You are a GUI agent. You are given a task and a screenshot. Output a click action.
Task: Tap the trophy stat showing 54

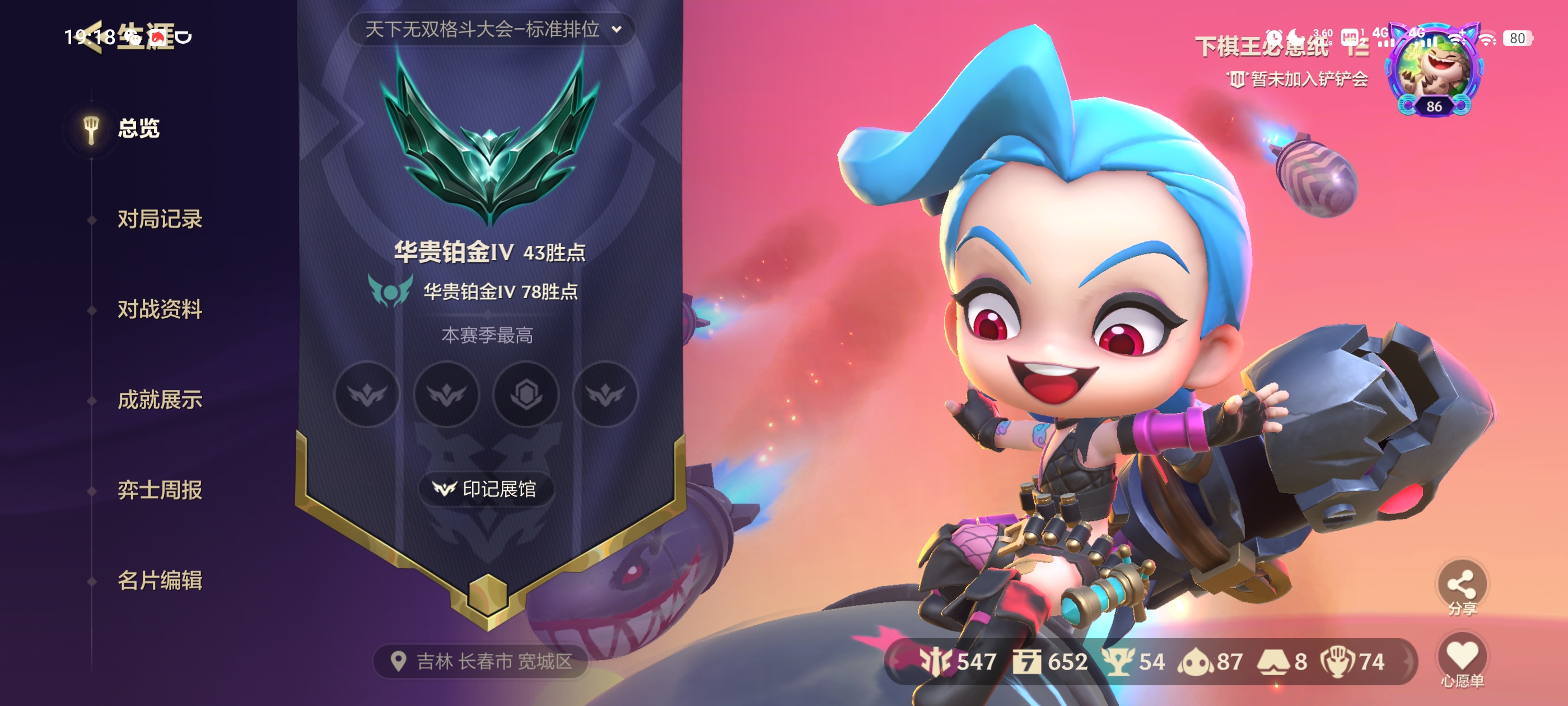click(x=1135, y=662)
